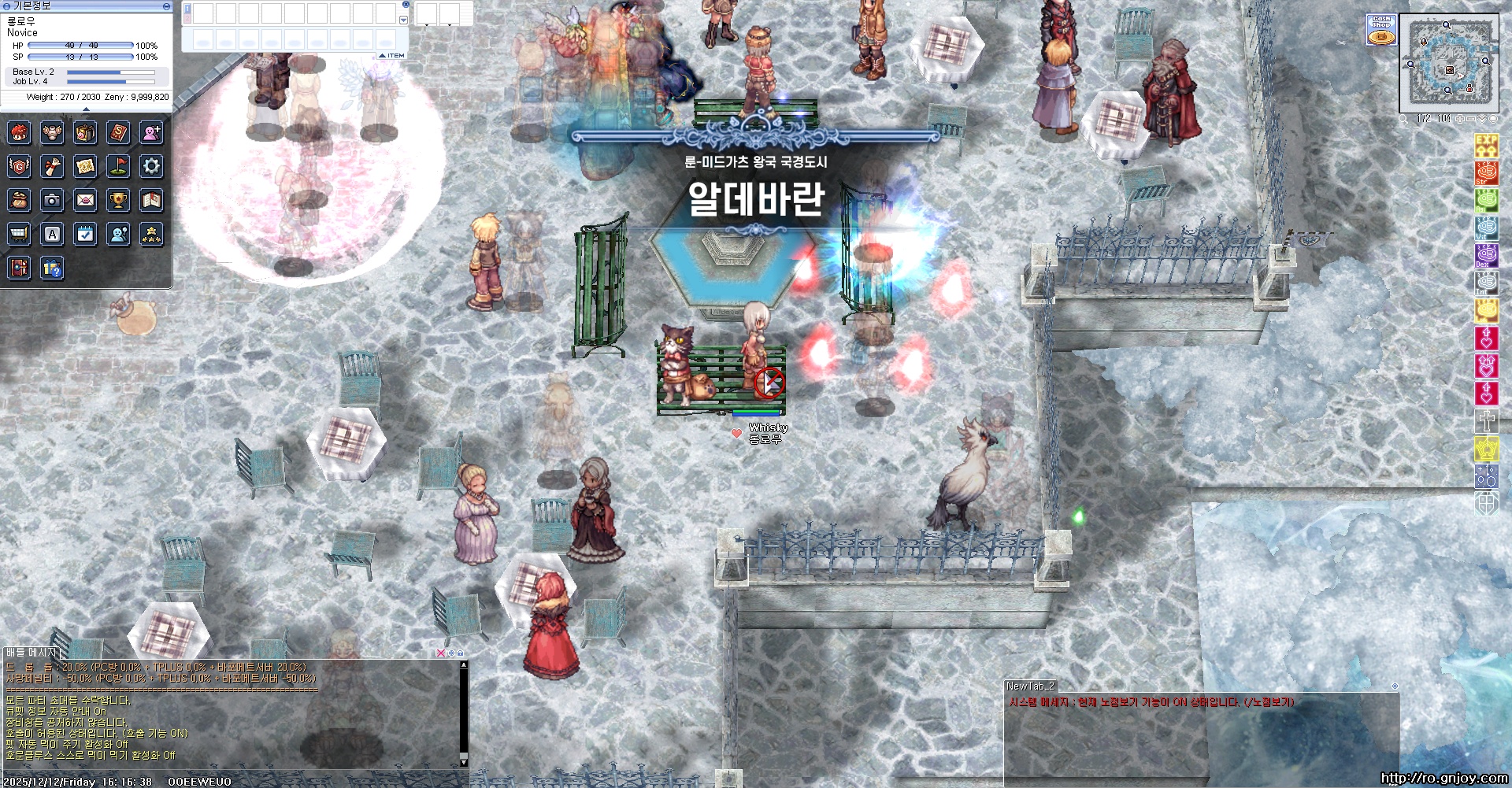Screen dimensions: 1512x788
Task: Open the add friend party icon
Action: [x=151, y=132]
